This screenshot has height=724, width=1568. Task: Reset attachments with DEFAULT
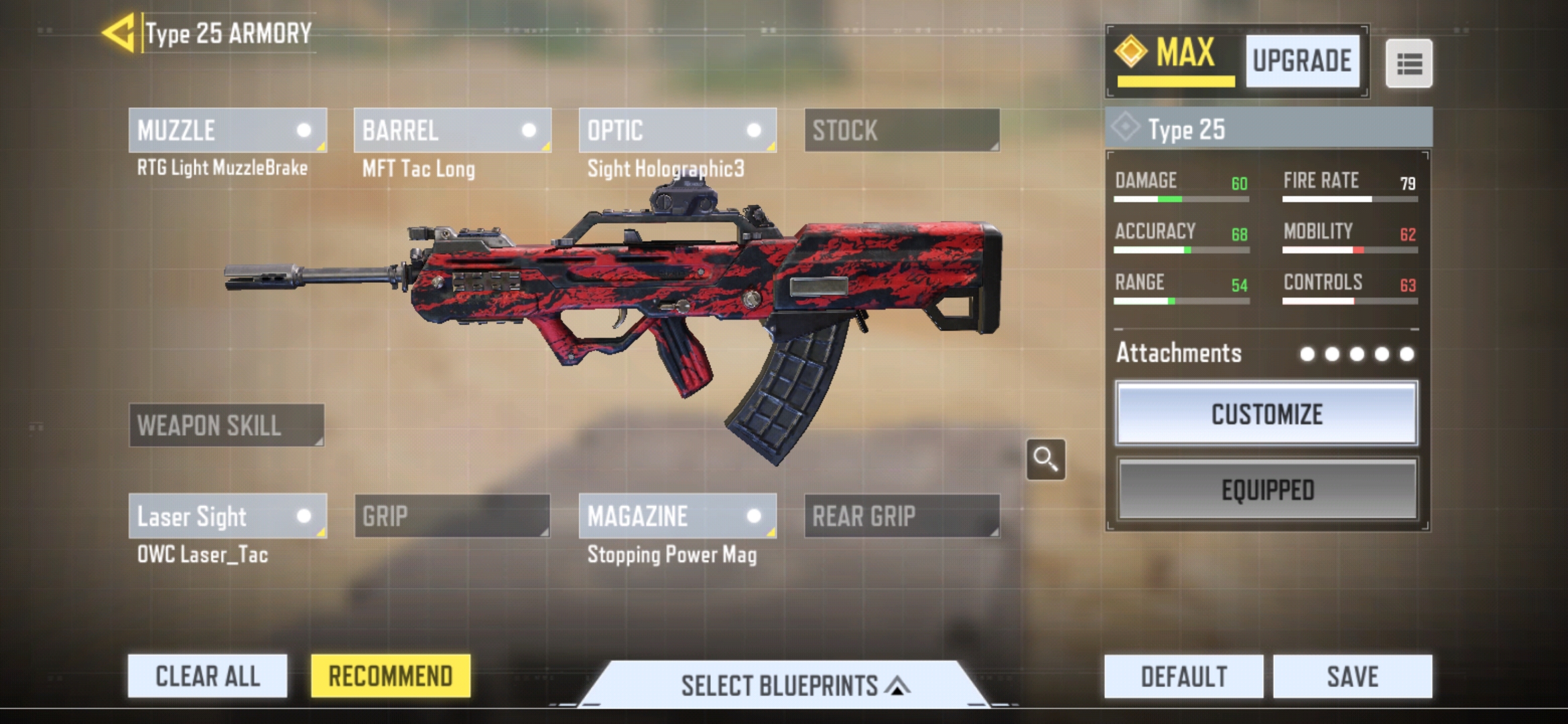tap(1184, 676)
